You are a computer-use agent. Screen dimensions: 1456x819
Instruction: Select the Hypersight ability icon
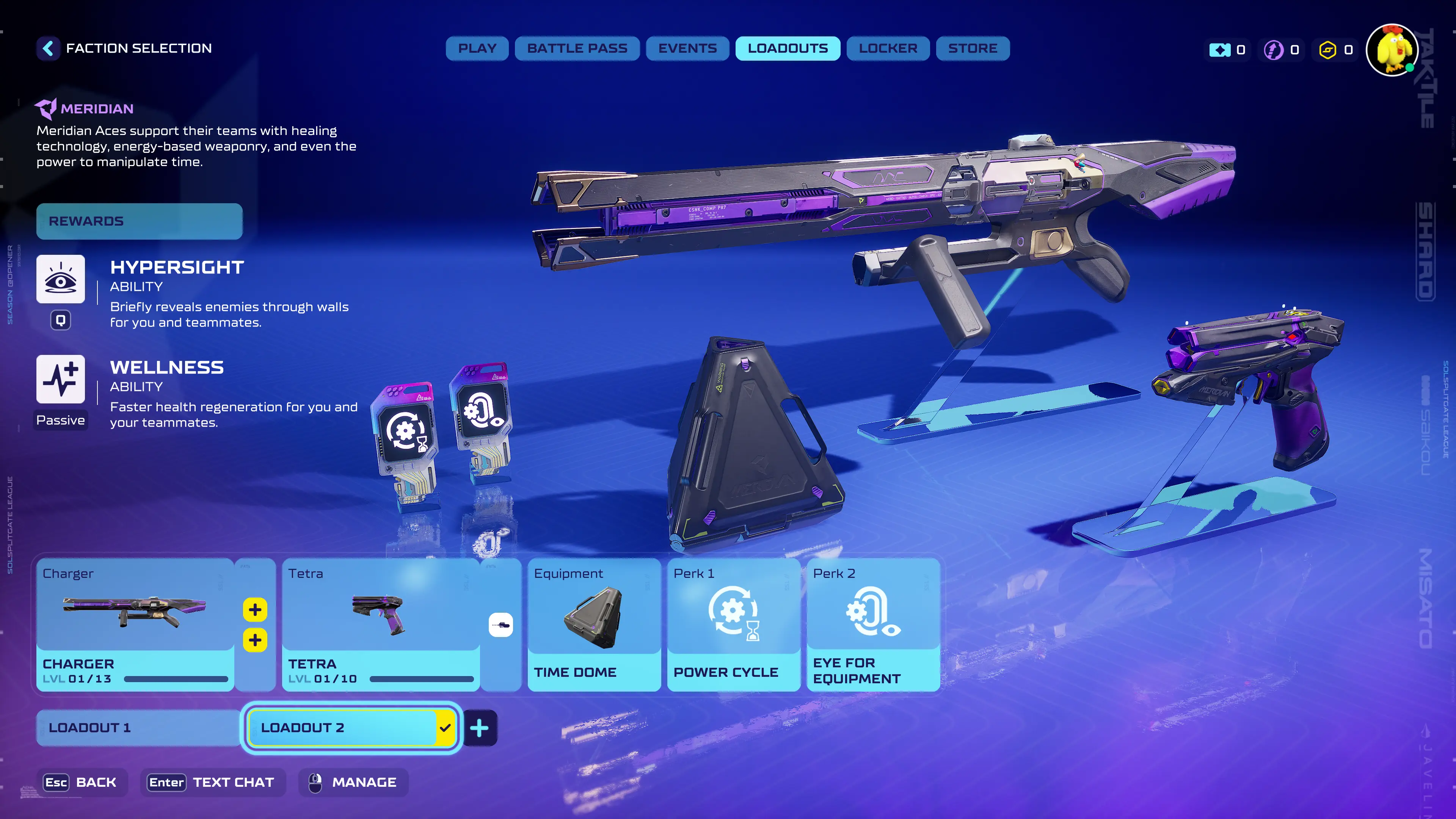pos(61,279)
